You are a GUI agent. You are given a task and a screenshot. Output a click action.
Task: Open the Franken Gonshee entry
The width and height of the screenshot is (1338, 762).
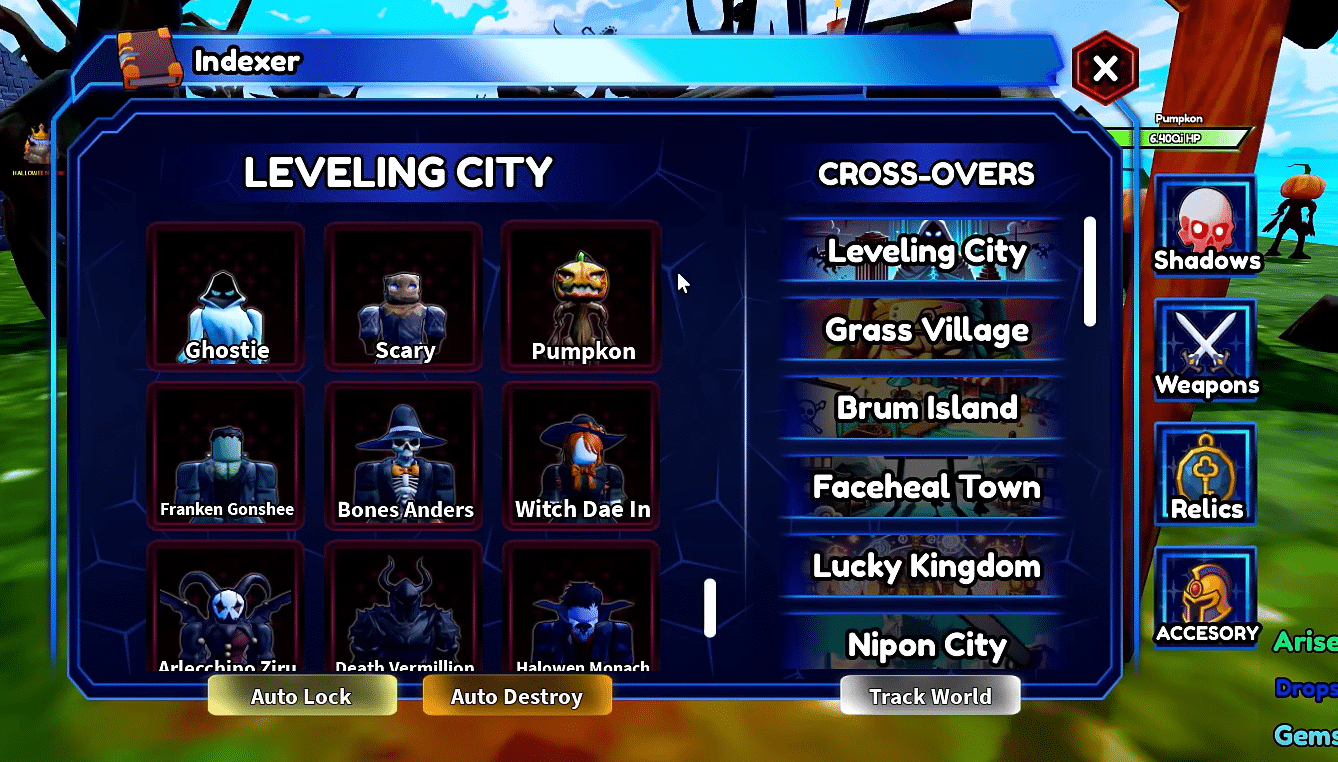(x=226, y=455)
